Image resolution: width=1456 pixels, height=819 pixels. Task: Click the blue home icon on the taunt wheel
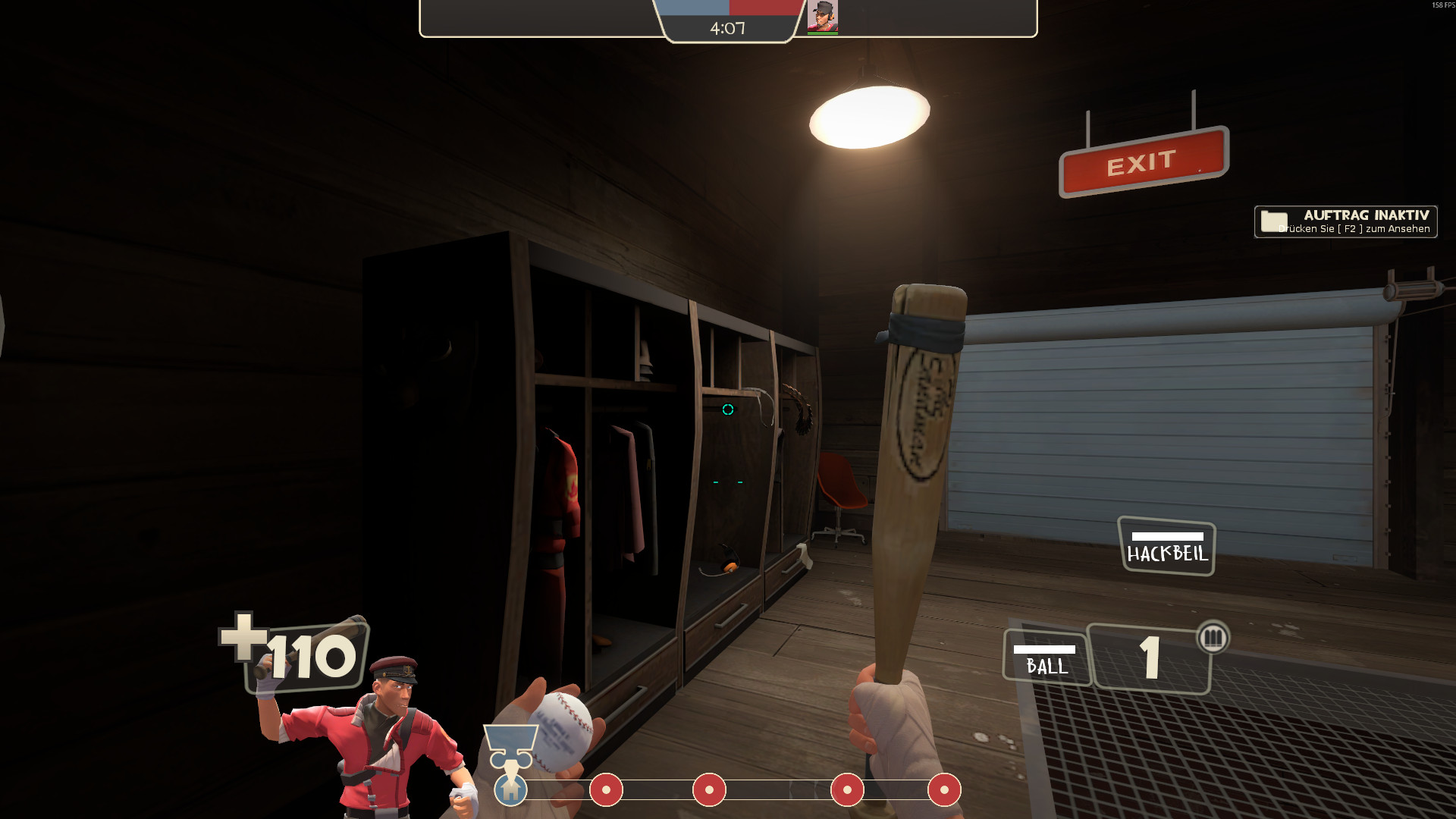point(513,790)
